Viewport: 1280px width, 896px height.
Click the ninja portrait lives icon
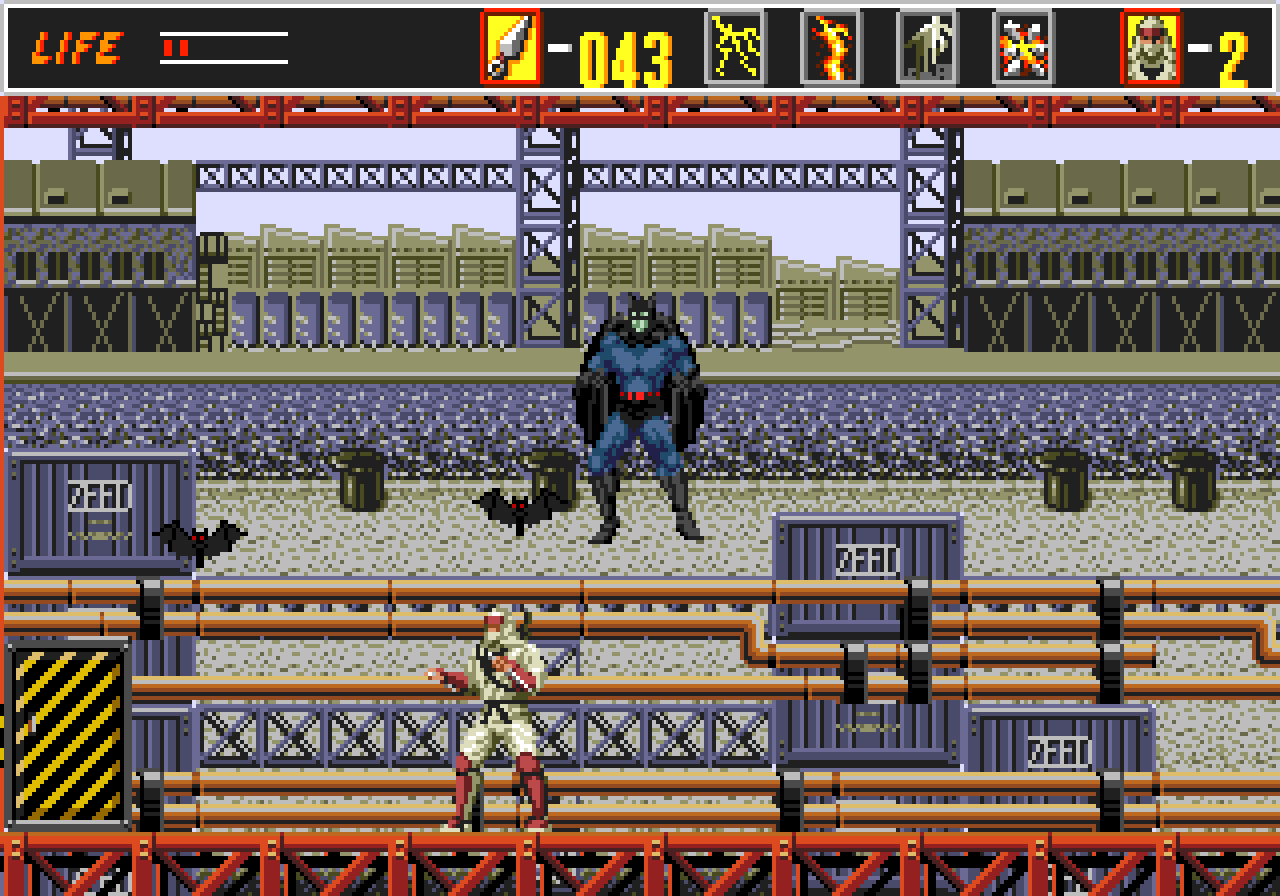pos(1151,47)
